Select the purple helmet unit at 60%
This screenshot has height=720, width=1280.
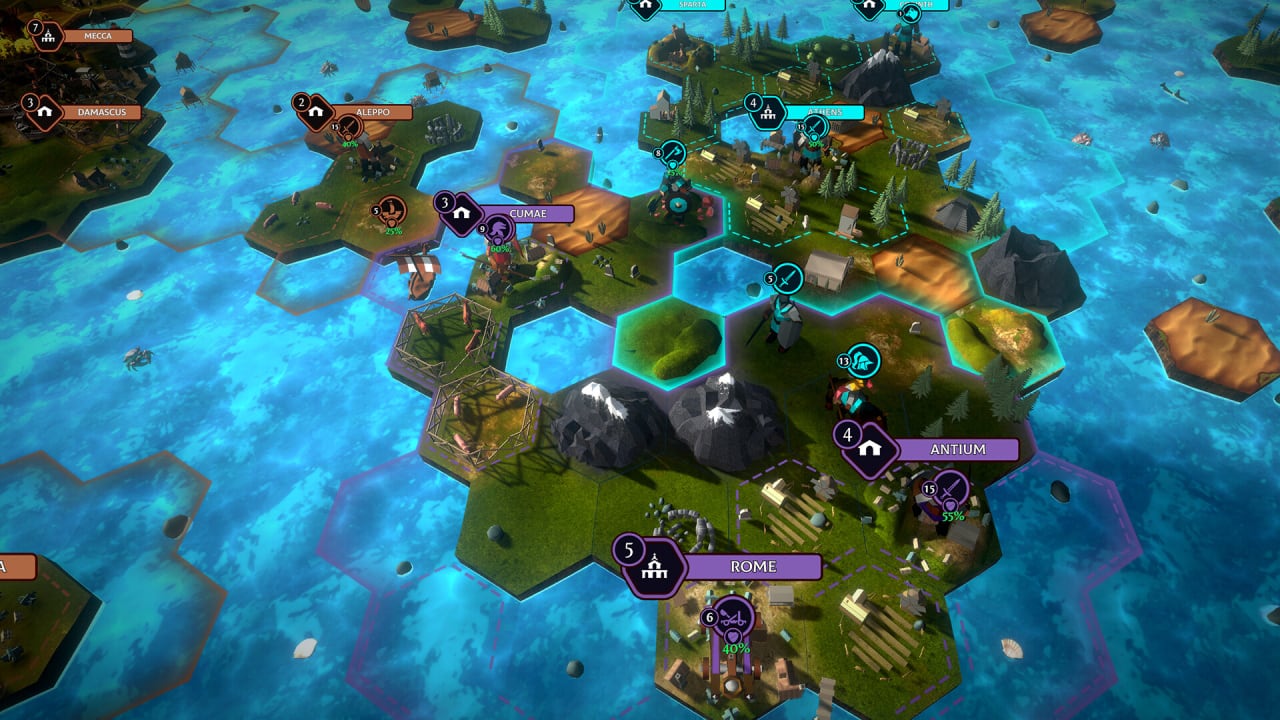click(499, 231)
